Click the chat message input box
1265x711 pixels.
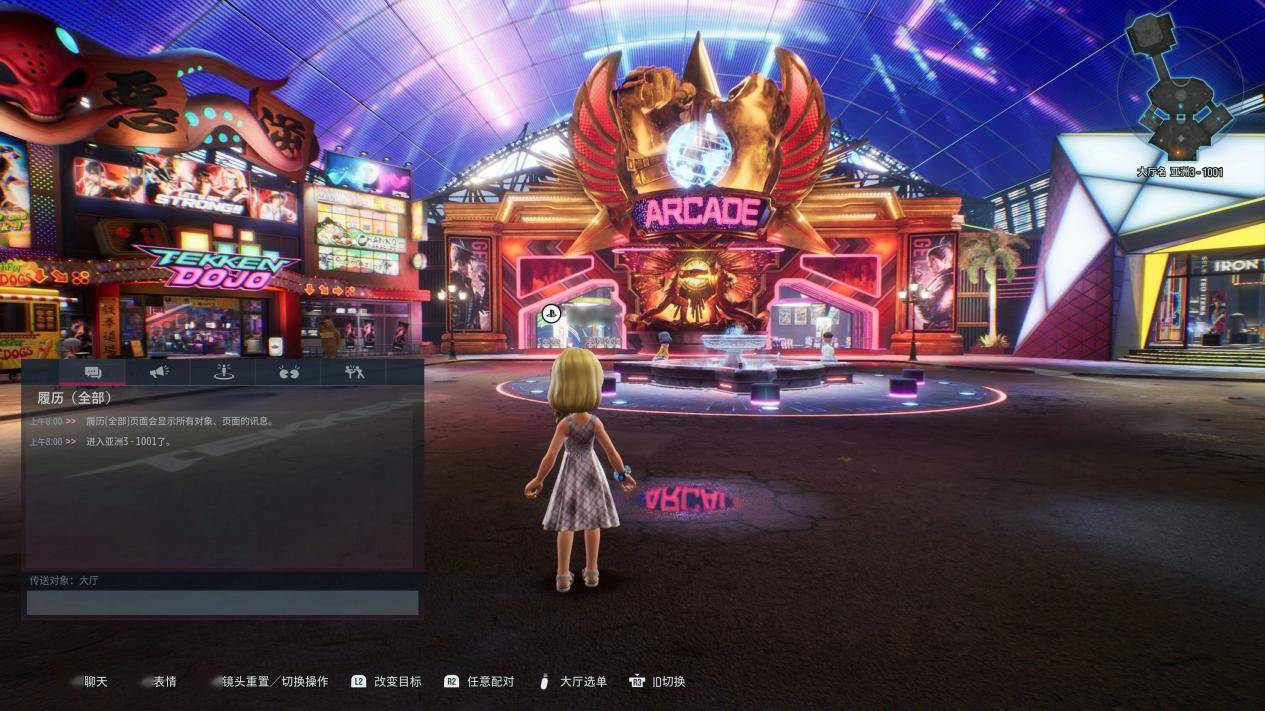[222, 602]
